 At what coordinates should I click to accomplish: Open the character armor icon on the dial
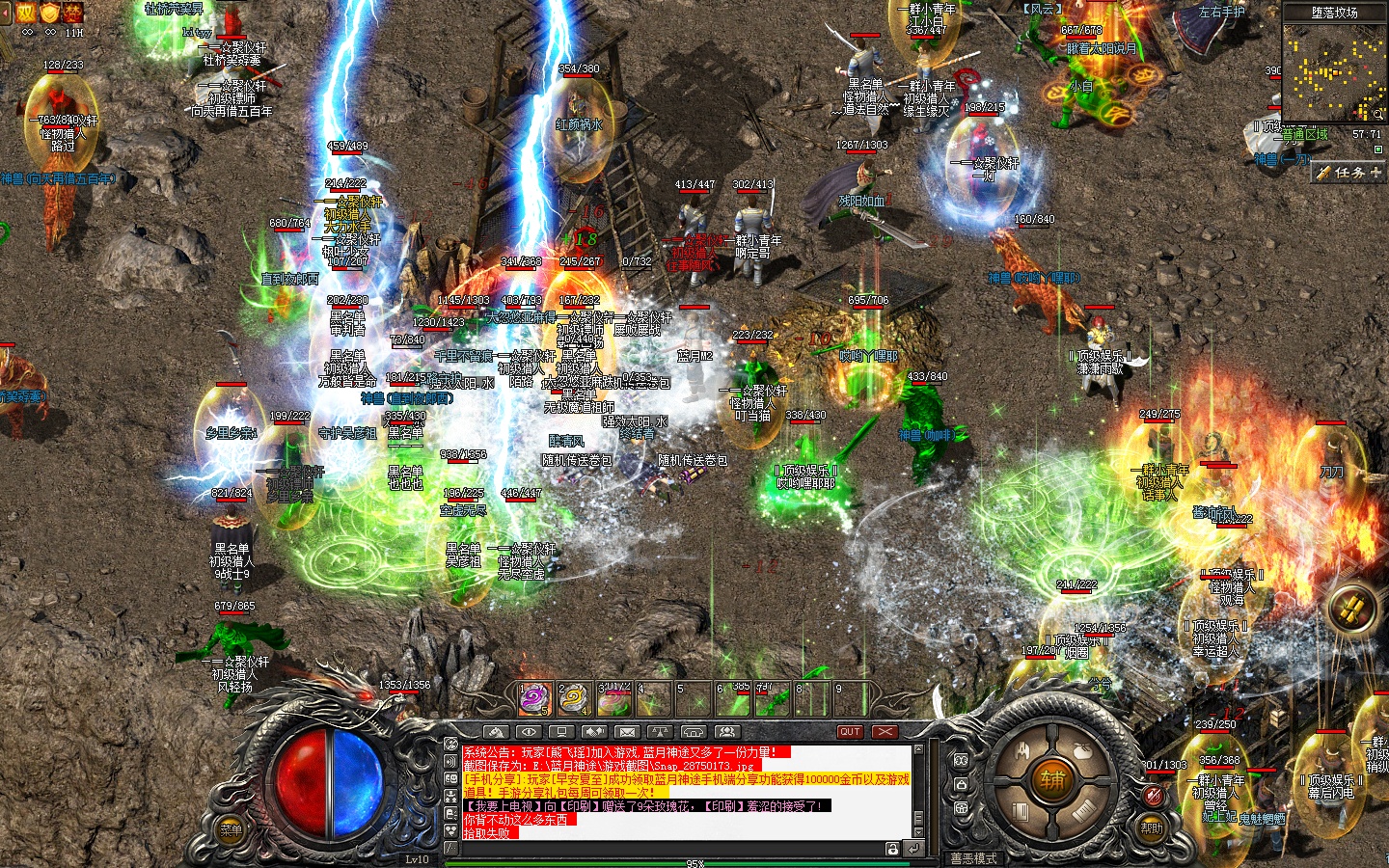pos(1022,750)
